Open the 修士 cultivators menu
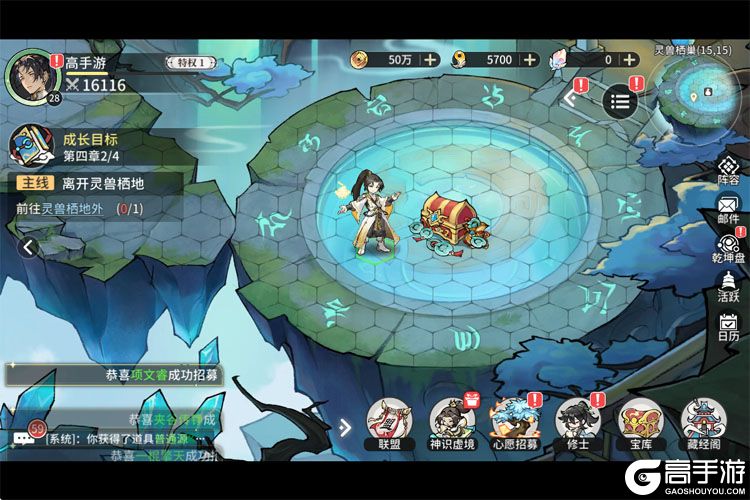 click(576, 422)
